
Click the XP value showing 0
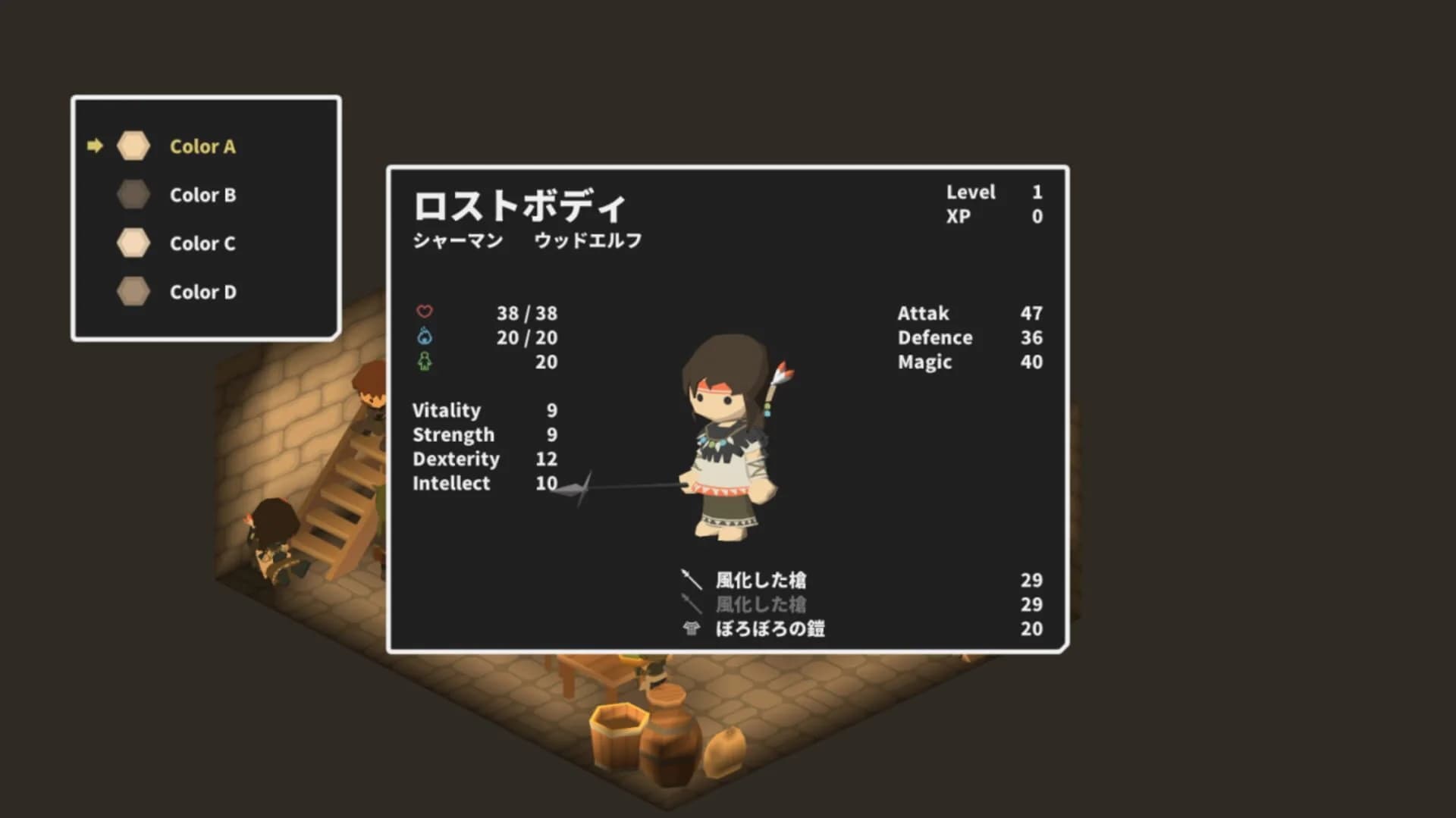coord(1037,216)
